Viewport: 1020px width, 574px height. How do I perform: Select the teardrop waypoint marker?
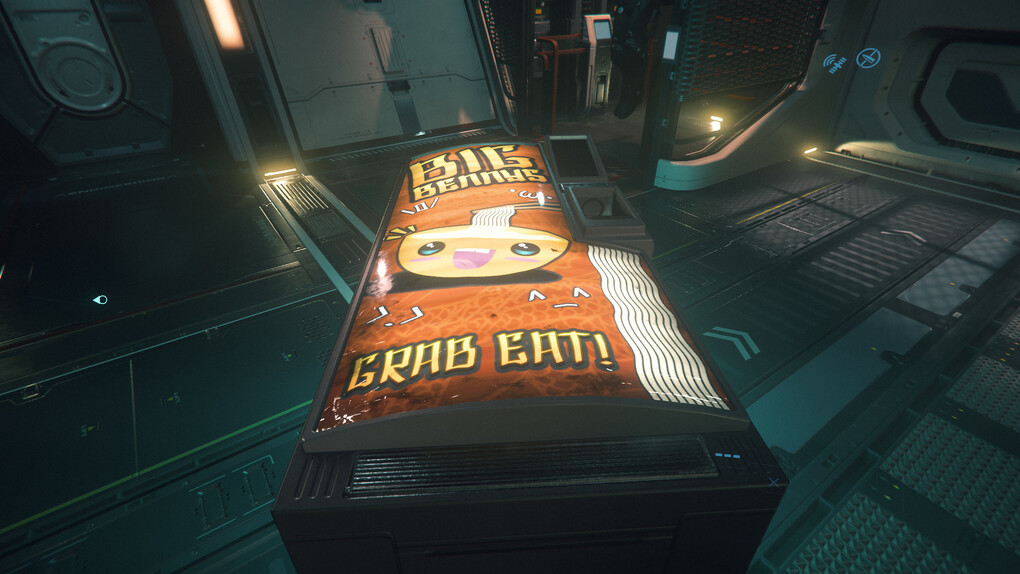point(100,299)
